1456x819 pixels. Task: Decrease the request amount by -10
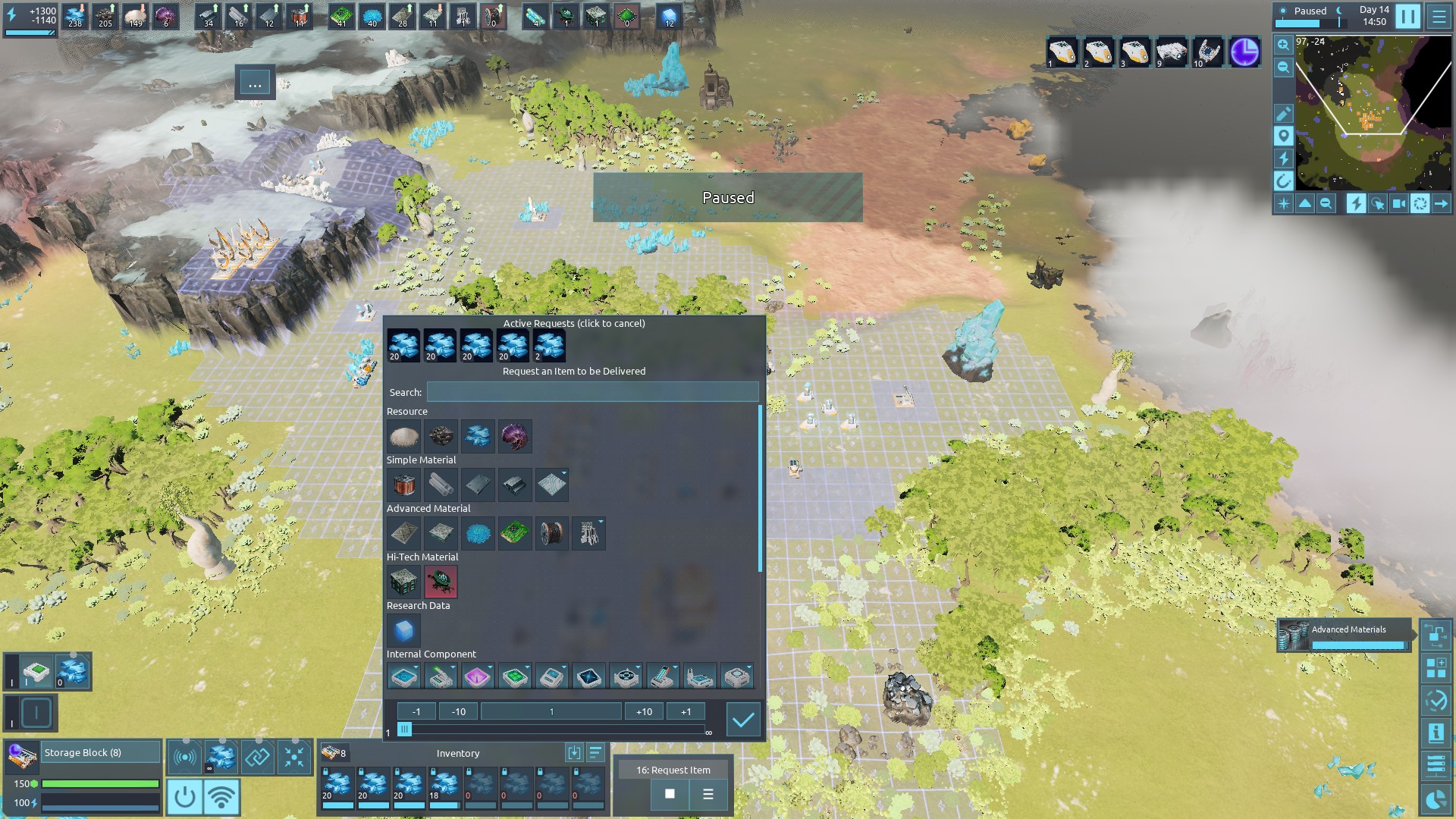tap(458, 711)
